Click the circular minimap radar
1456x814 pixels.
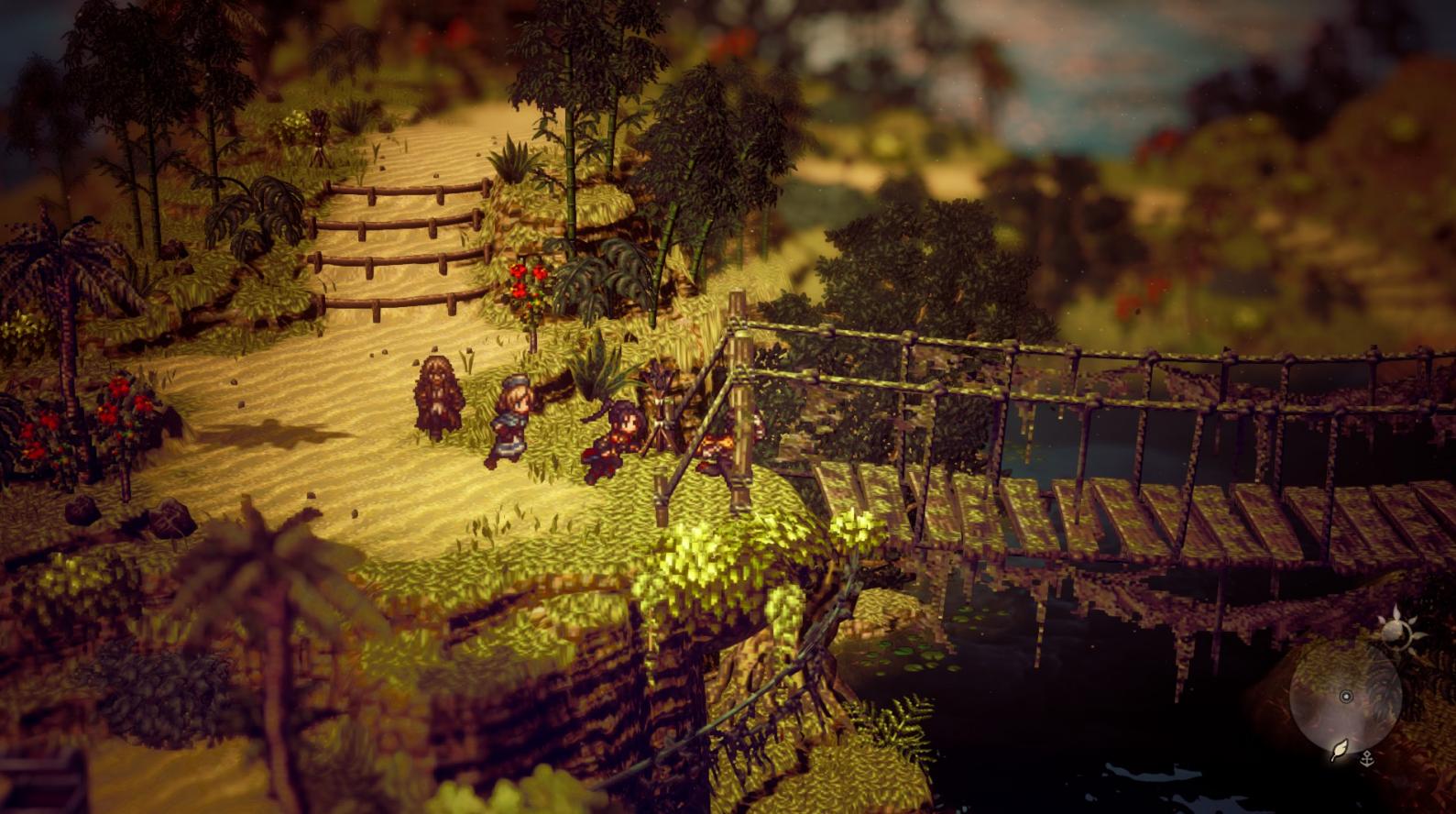pyautogui.click(x=1345, y=698)
